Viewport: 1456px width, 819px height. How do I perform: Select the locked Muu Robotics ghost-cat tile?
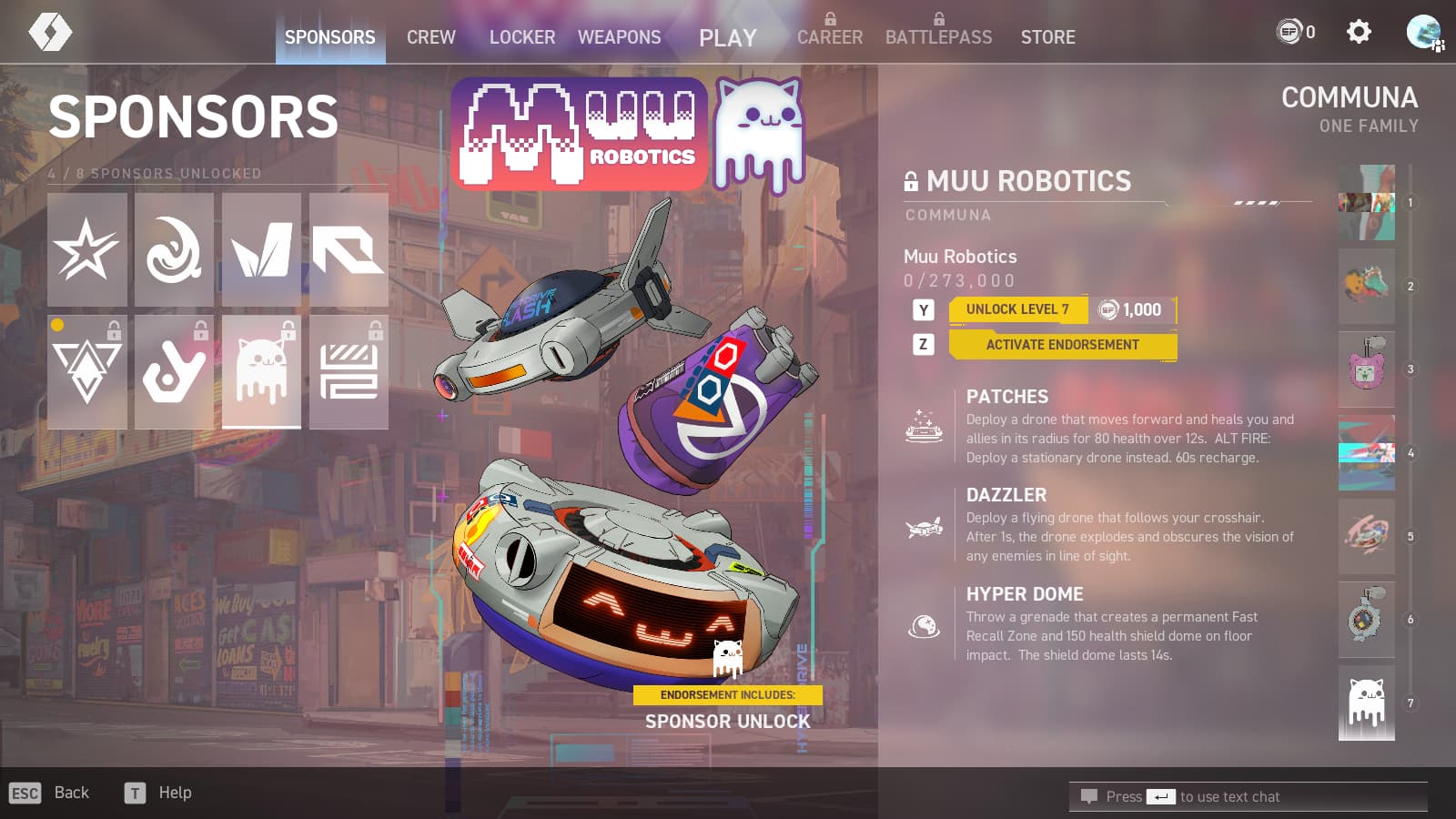261,371
